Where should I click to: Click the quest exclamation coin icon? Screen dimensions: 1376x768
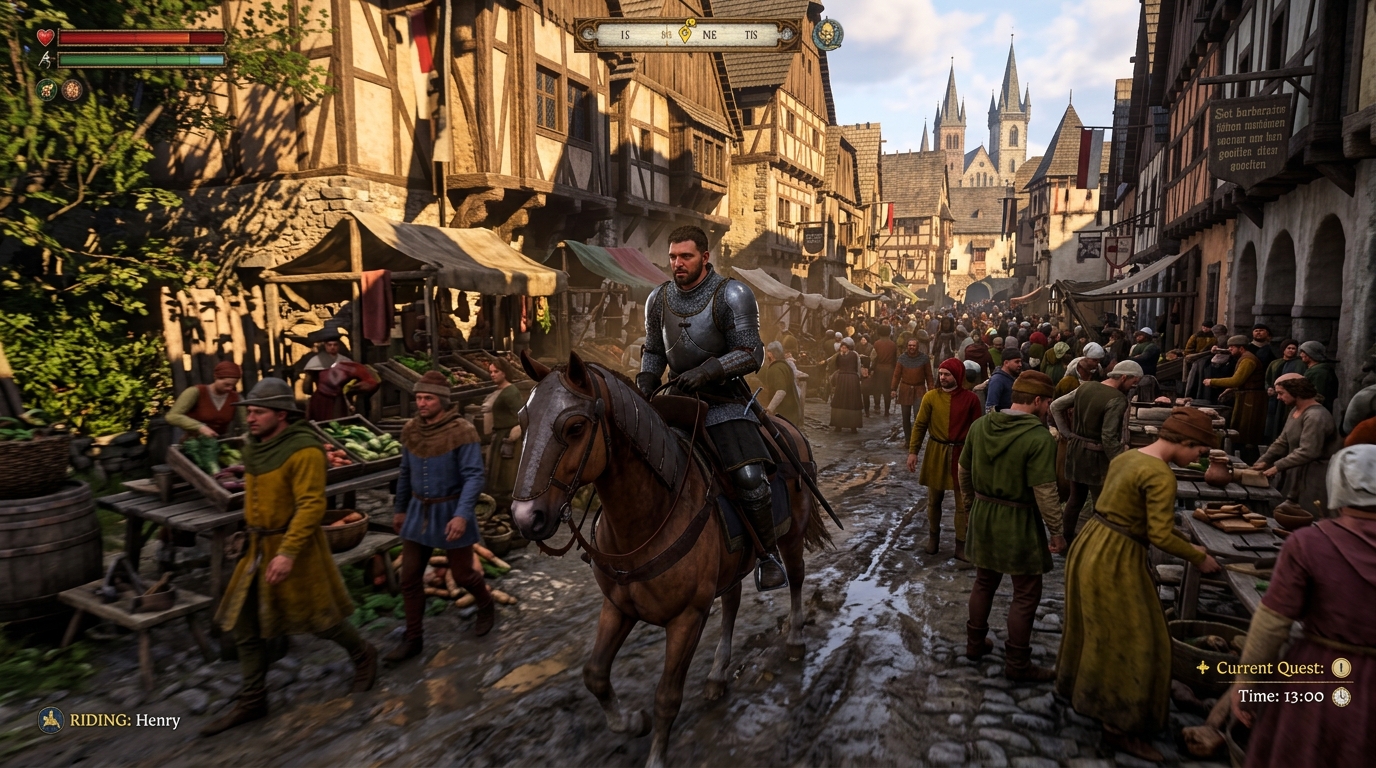click(x=1341, y=668)
